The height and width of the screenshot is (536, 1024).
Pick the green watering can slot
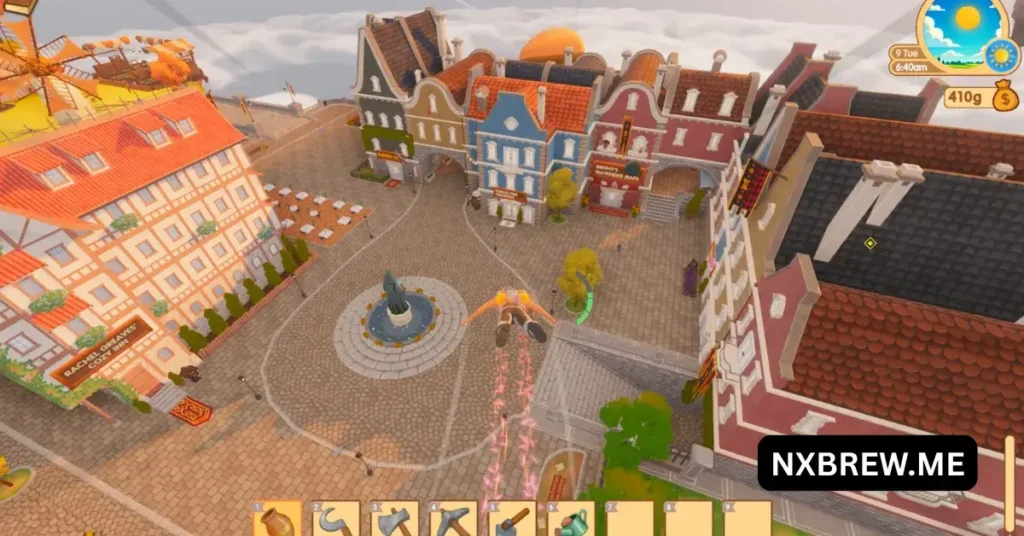click(x=571, y=520)
